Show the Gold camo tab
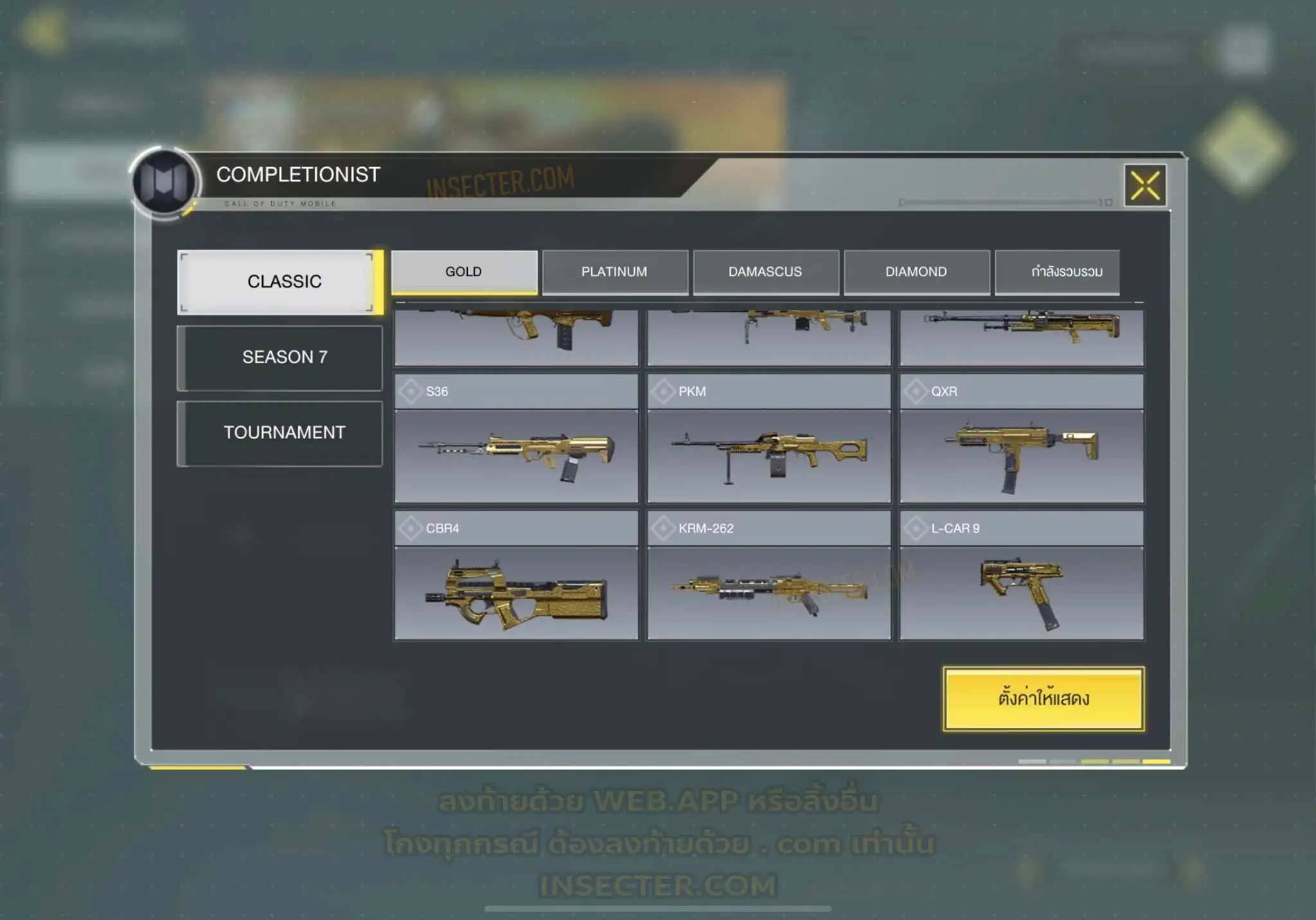 [x=464, y=272]
